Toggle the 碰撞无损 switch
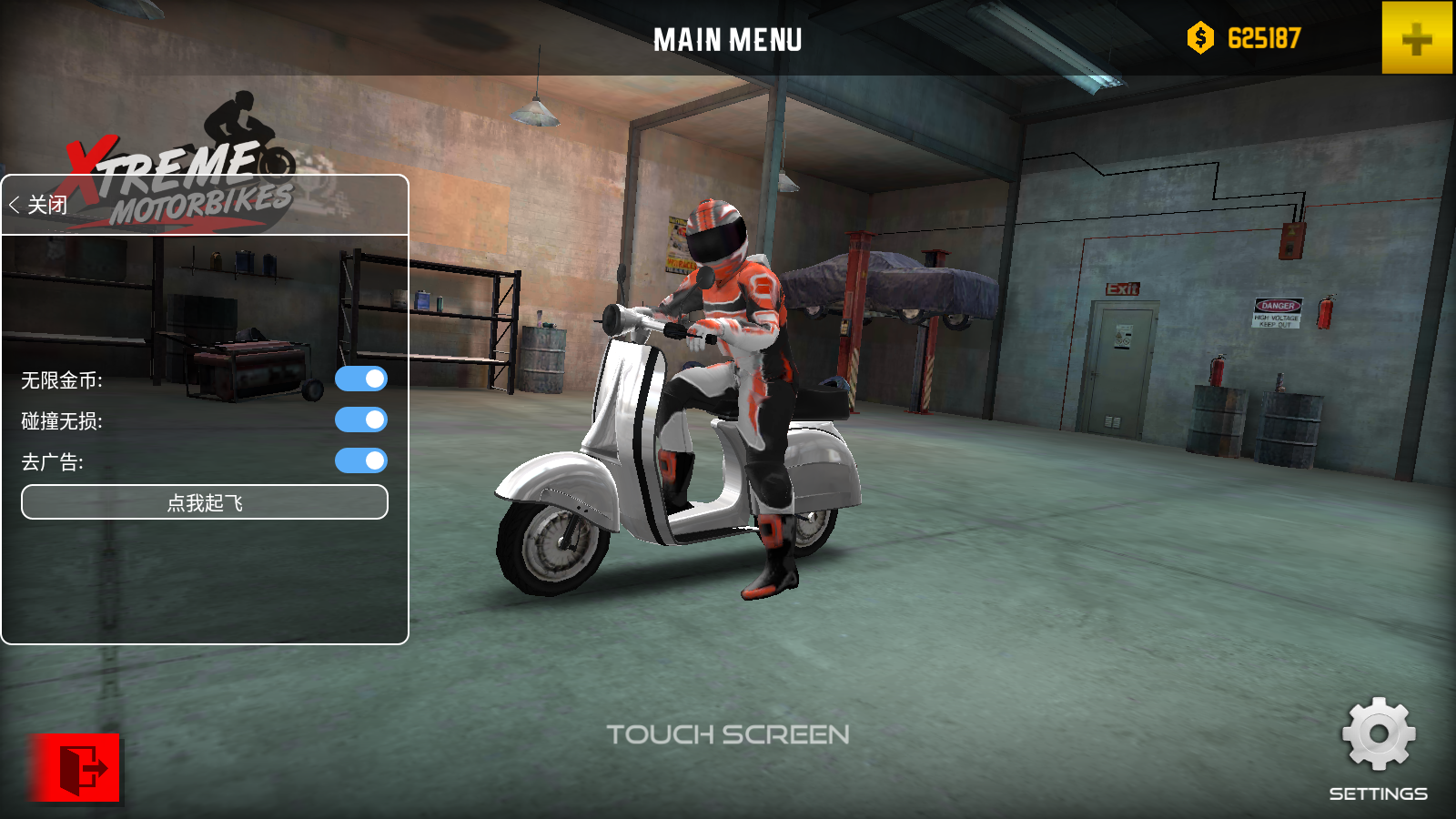This screenshot has width=1456, height=819. pos(361,420)
